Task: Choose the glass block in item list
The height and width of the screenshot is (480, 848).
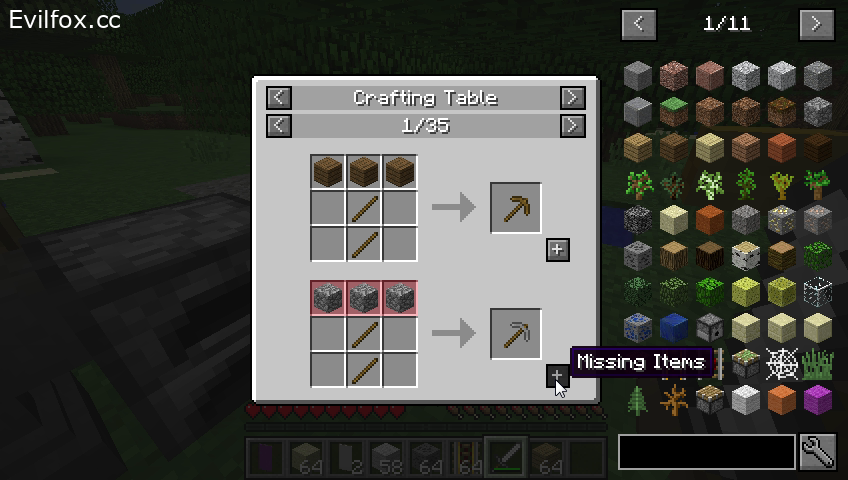Action: point(818,292)
